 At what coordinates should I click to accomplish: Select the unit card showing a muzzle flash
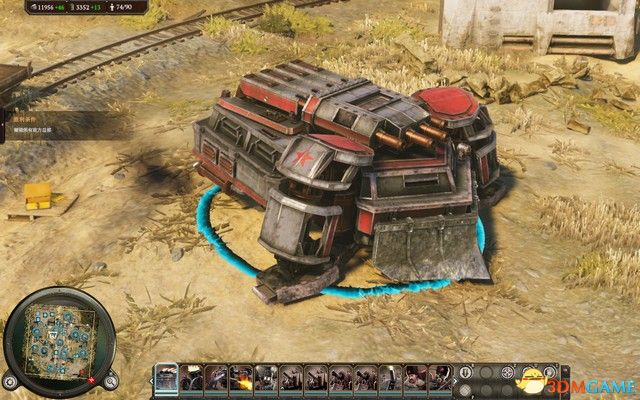tap(239, 378)
